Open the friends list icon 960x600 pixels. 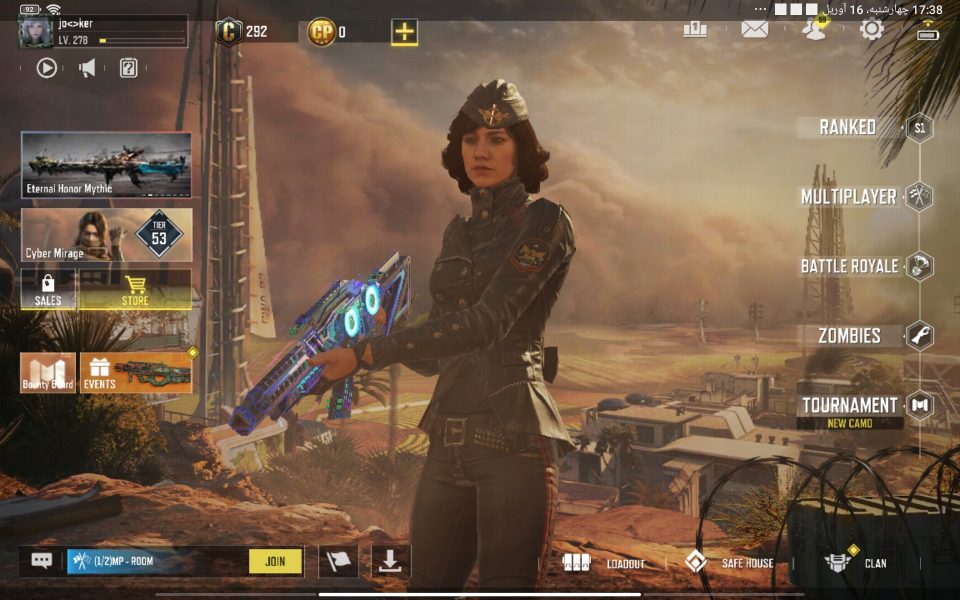pyautogui.click(x=814, y=29)
